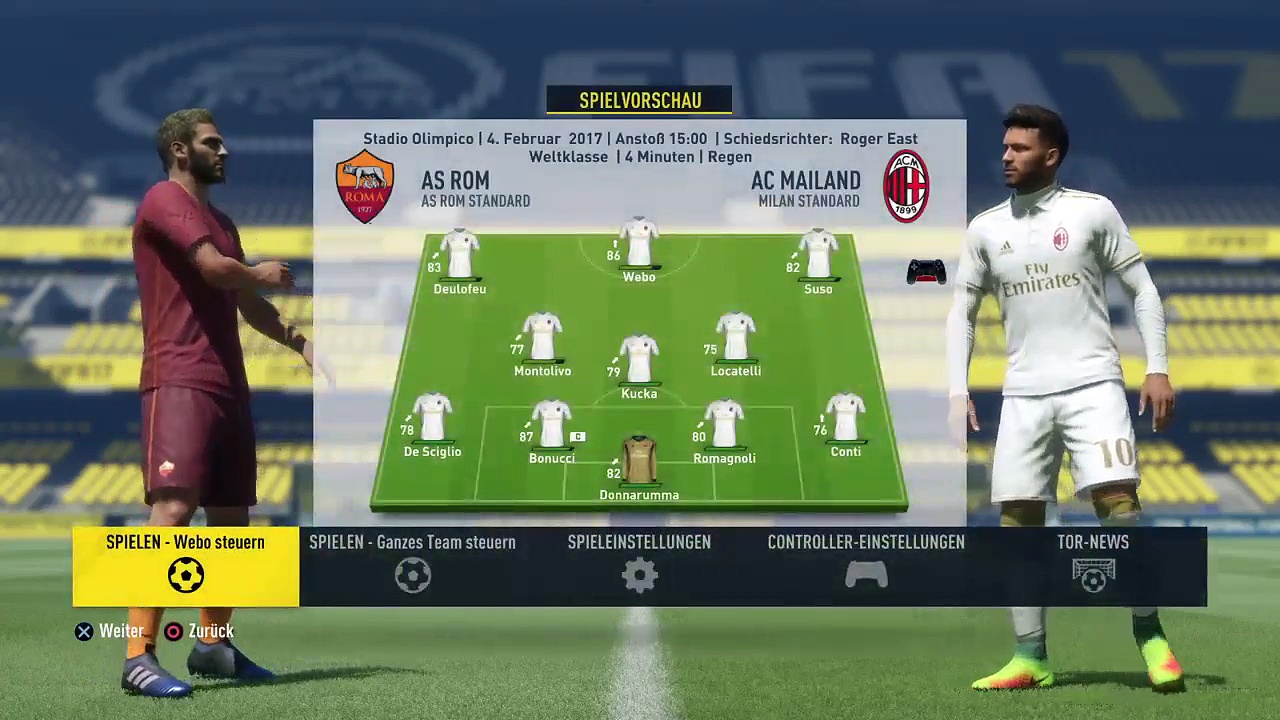Screen dimensions: 1280x720
Task: Click the AC Mailand club crest
Action: click(906, 186)
